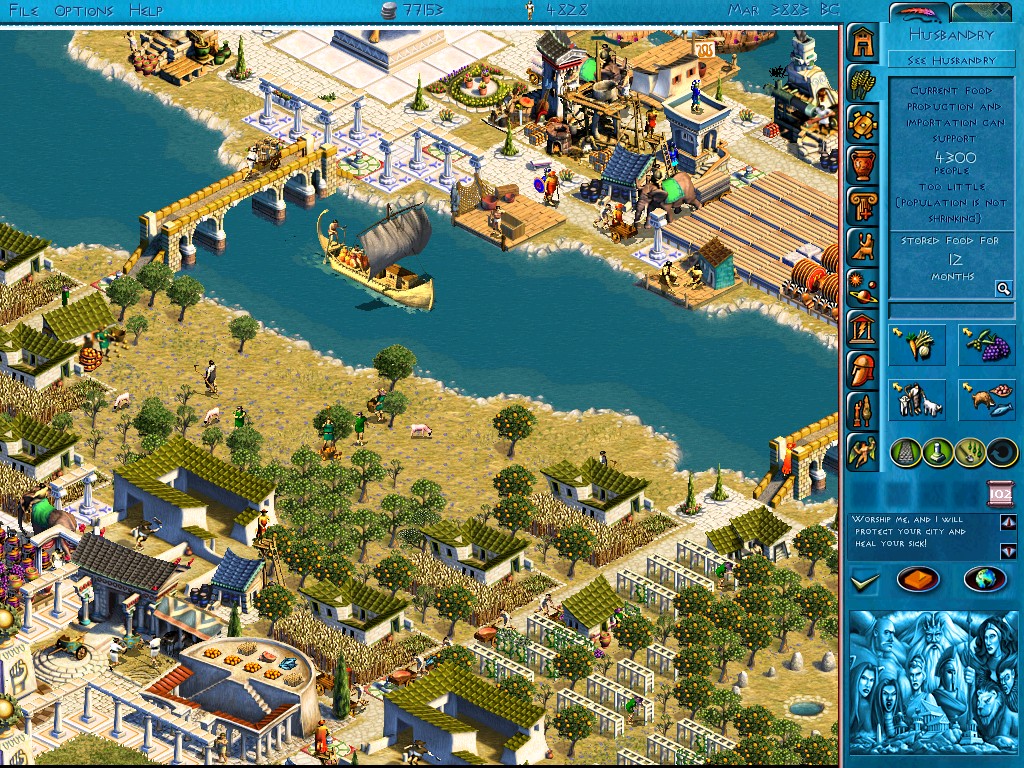Open the File menu
1024x768 pixels.
[x=22, y=11]
